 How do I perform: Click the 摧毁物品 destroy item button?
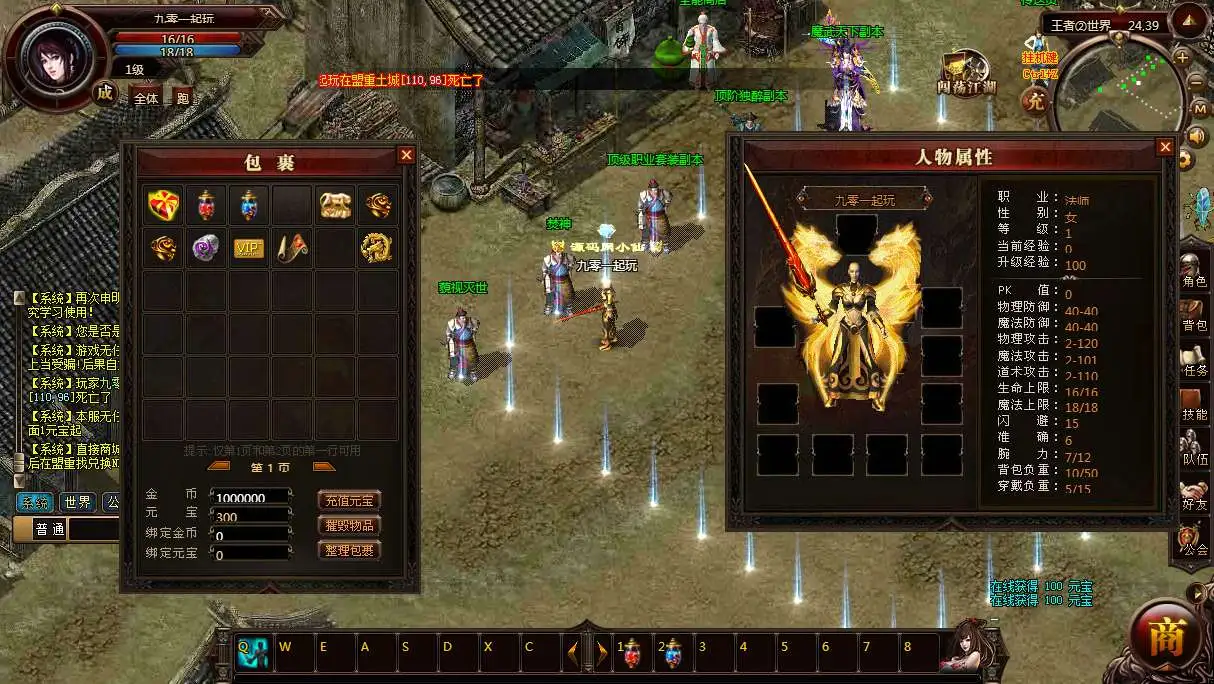coord(349,525)
